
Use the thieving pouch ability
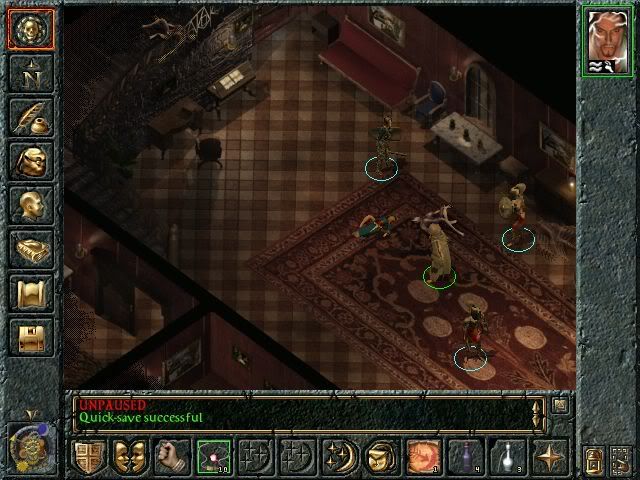tap(381, 456)
